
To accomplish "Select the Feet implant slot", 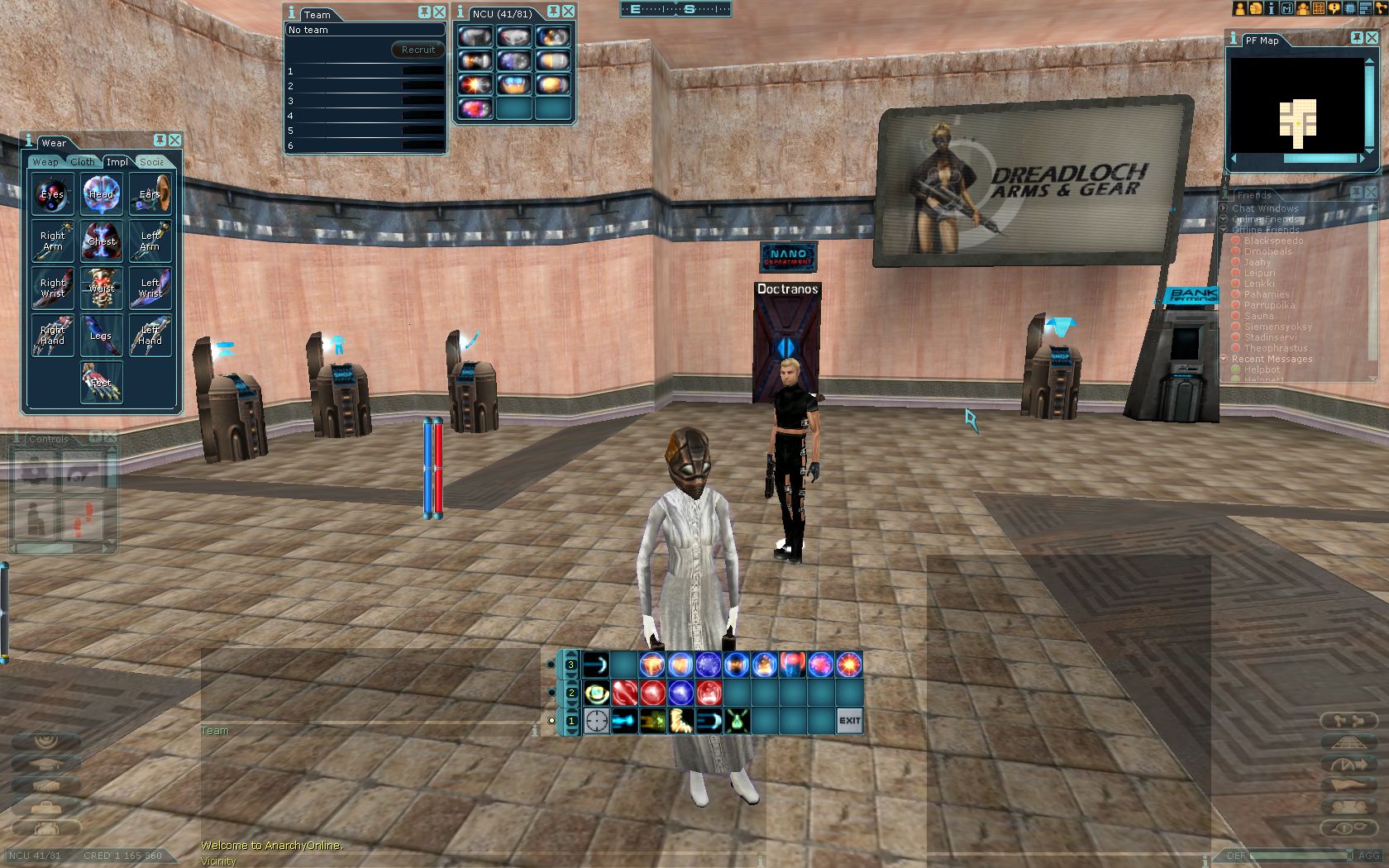I will (x=101, y=382).
